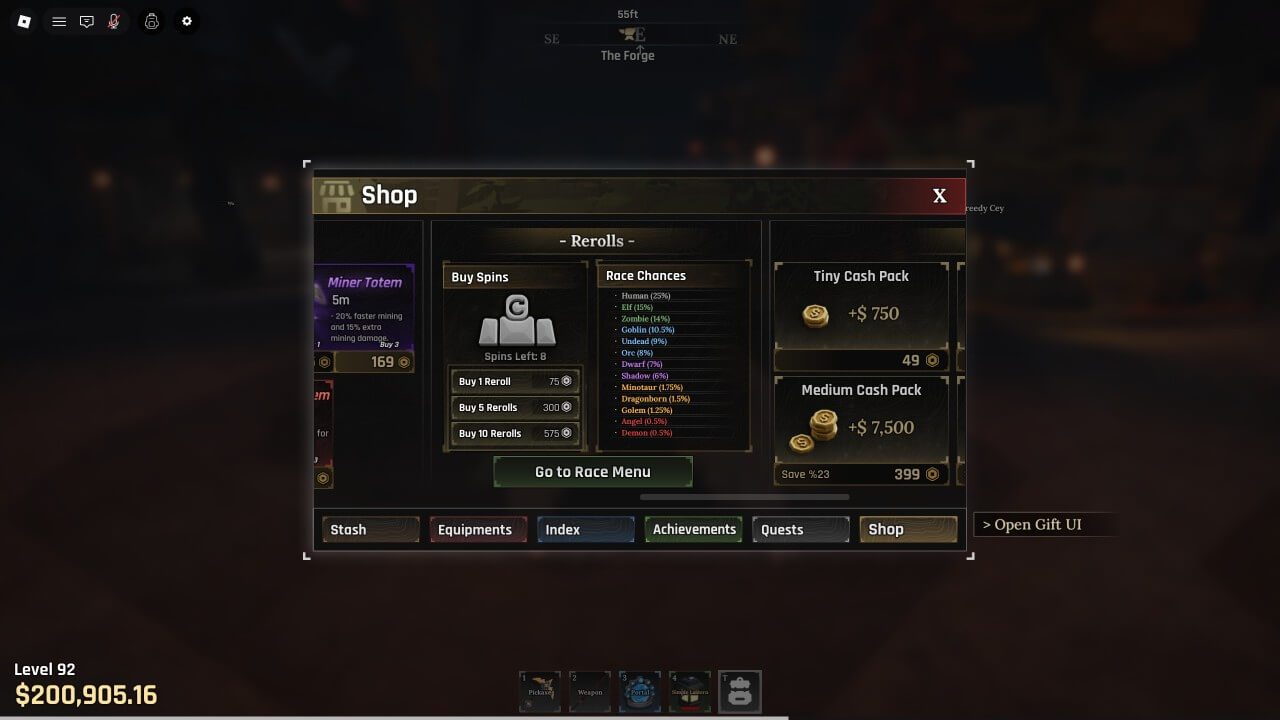Go to Race Menu
Image resolution: width=1280 pixels, height=720 pixels.
pyautogui.click(x=593, y=472)
